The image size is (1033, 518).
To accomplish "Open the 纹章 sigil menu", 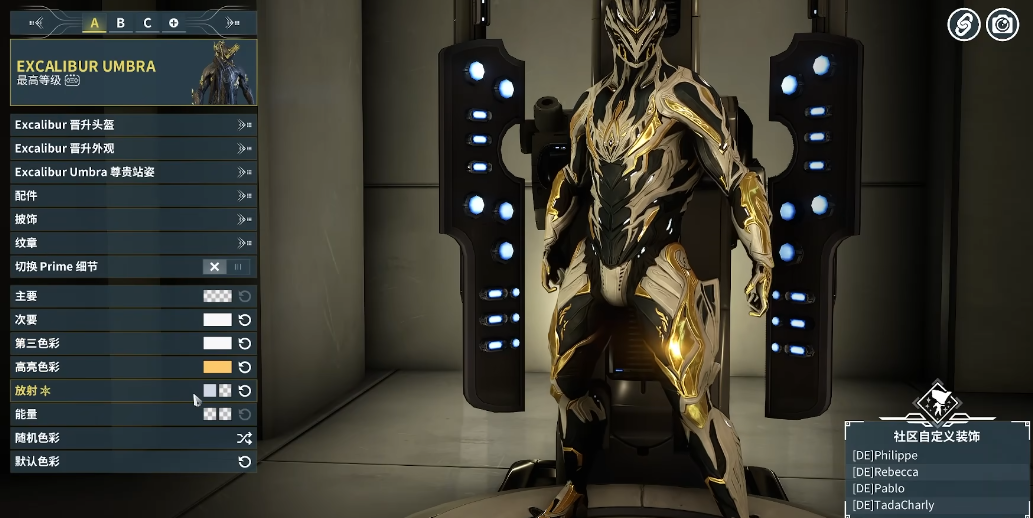I will (x=132, y=243).
